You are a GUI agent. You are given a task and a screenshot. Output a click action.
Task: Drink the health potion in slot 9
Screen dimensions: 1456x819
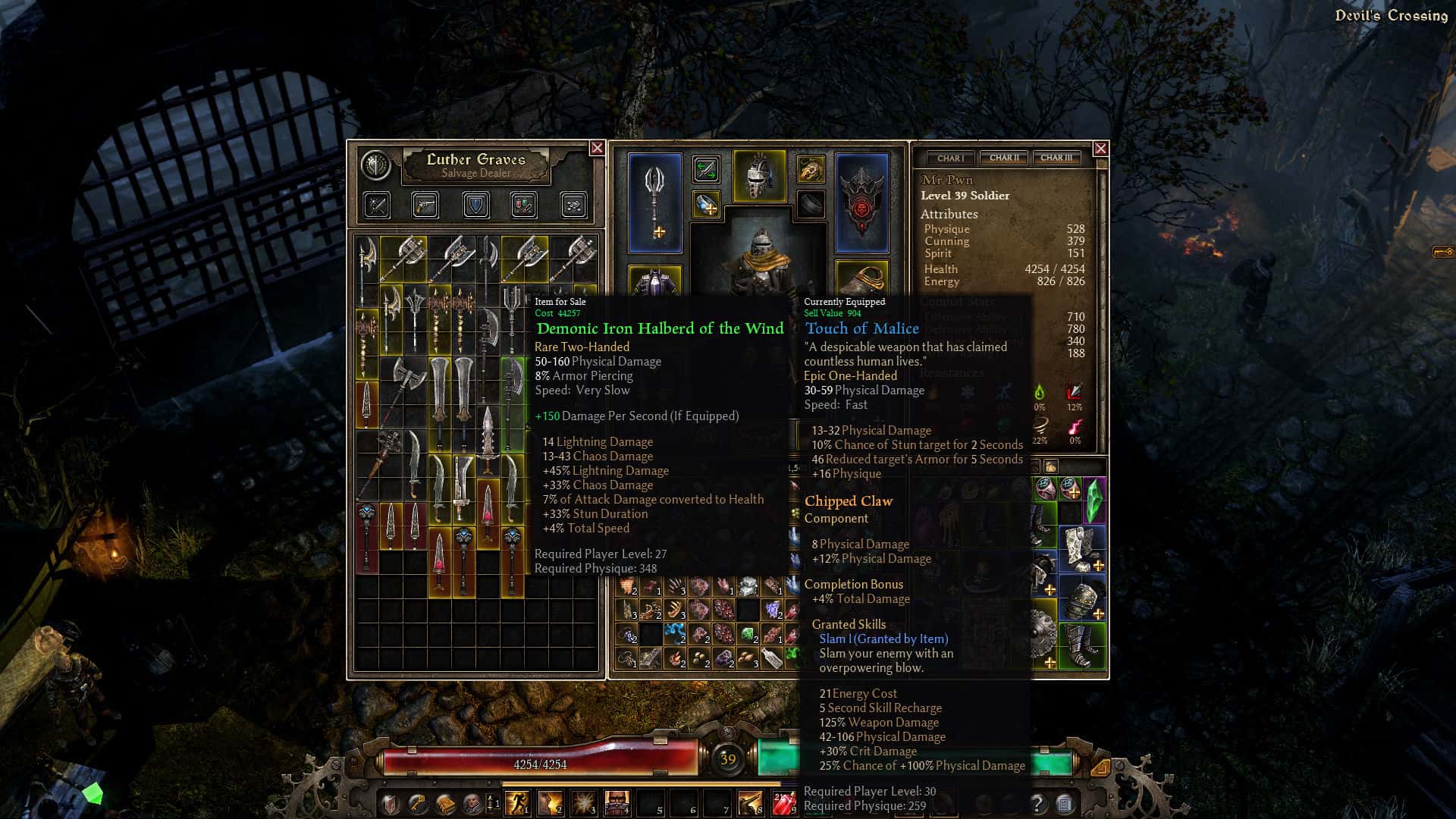[782, 803]
